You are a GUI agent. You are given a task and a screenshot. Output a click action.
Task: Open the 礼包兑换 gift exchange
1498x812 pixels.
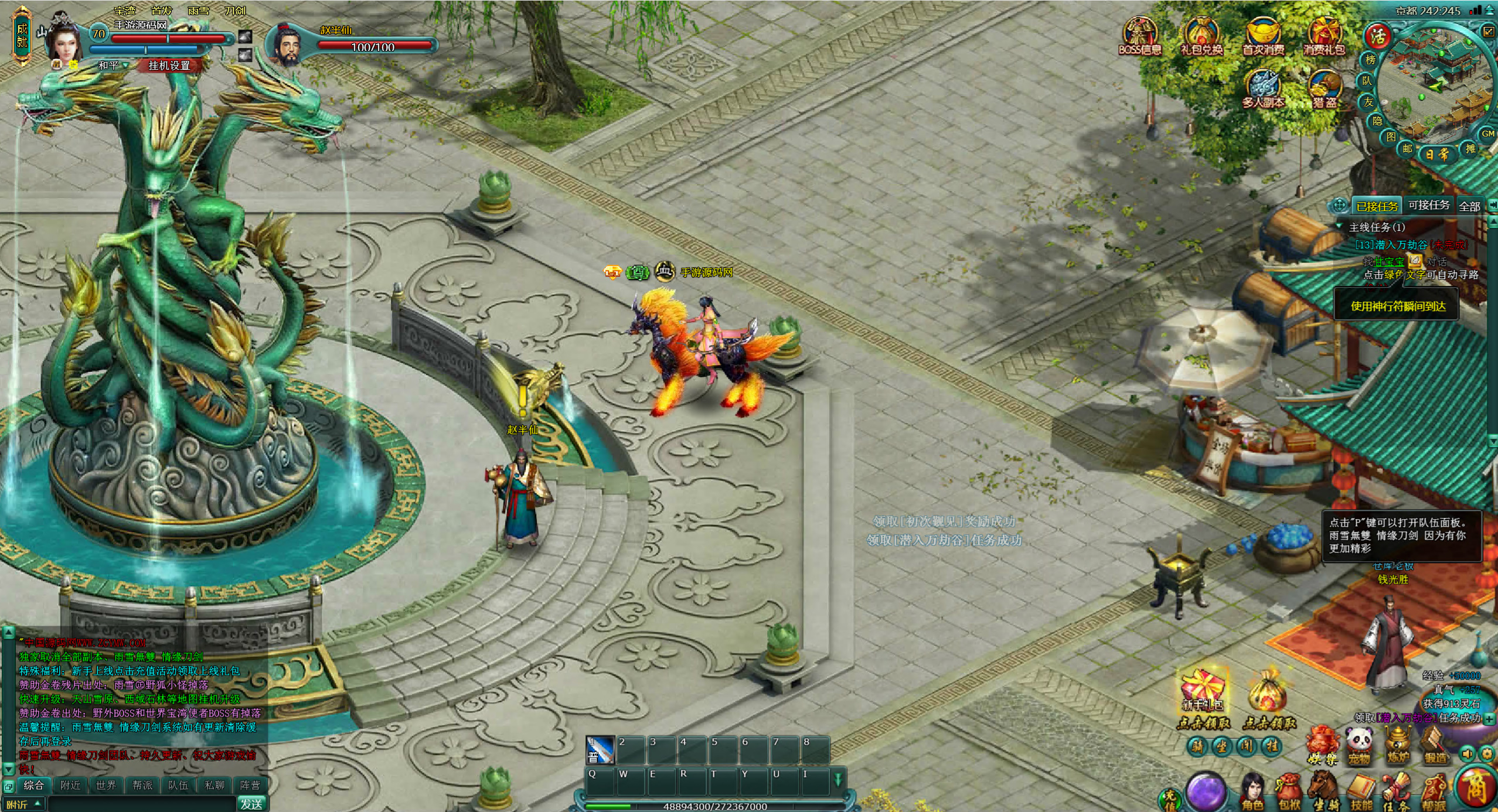[x=1201, y=36]
